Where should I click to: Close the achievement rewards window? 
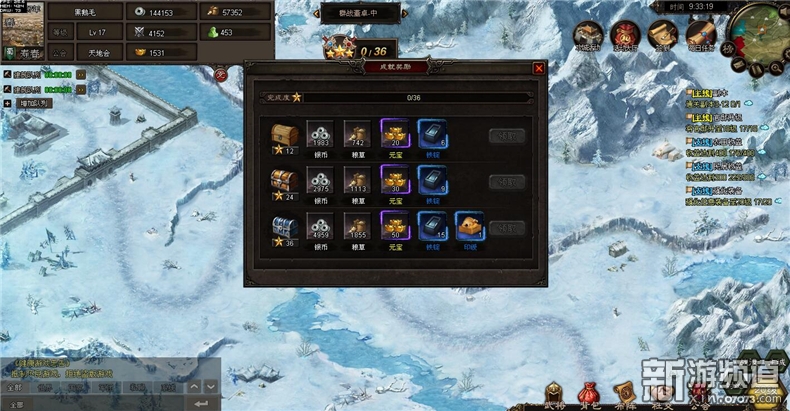pyautogui.click(x=539, y=68)
